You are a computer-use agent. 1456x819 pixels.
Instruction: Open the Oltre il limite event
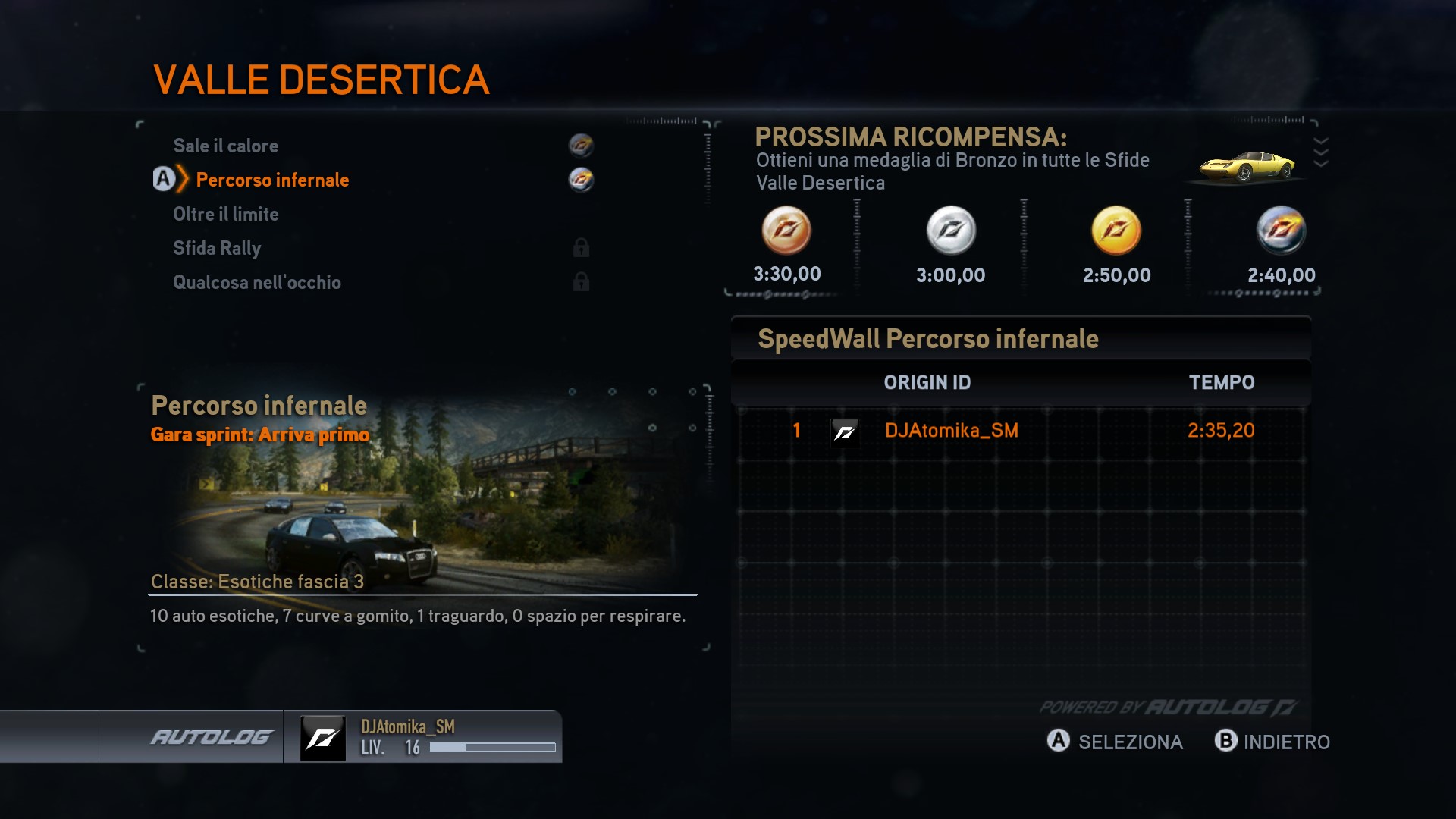point(226,214)
